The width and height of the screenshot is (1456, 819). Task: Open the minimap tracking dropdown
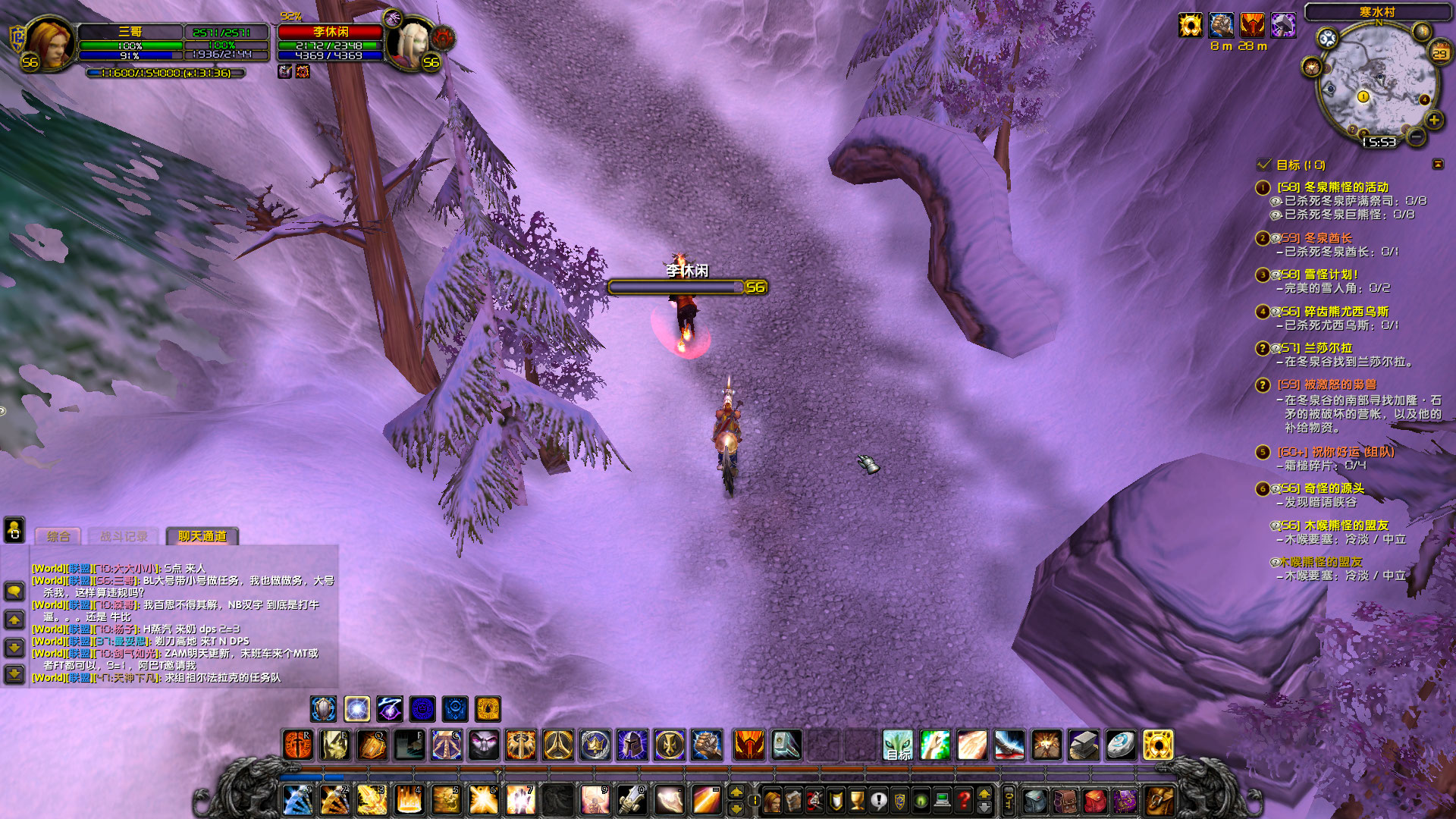pos(1328,38)
